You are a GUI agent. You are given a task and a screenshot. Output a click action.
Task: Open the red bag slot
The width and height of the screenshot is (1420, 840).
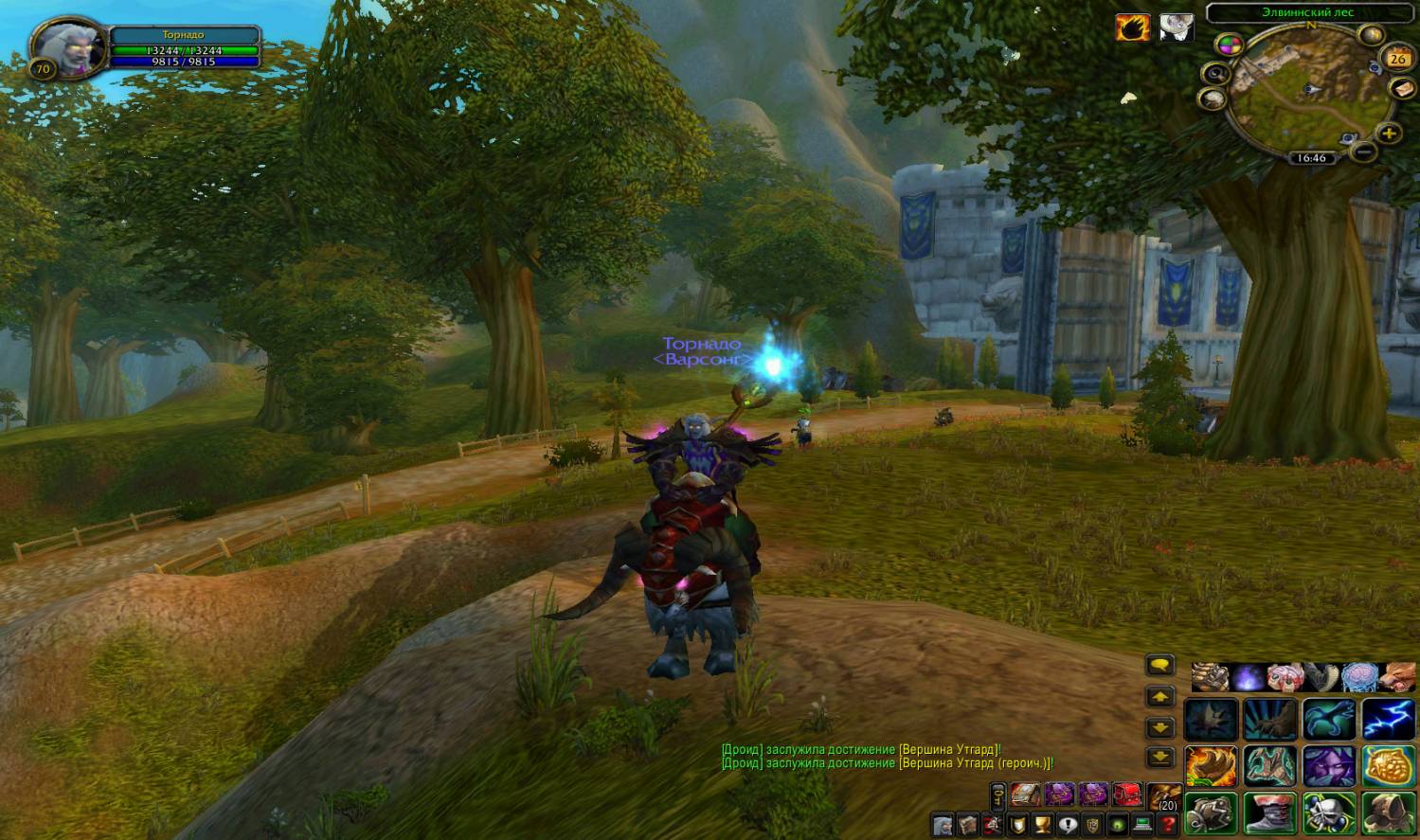pos(1126,794)
